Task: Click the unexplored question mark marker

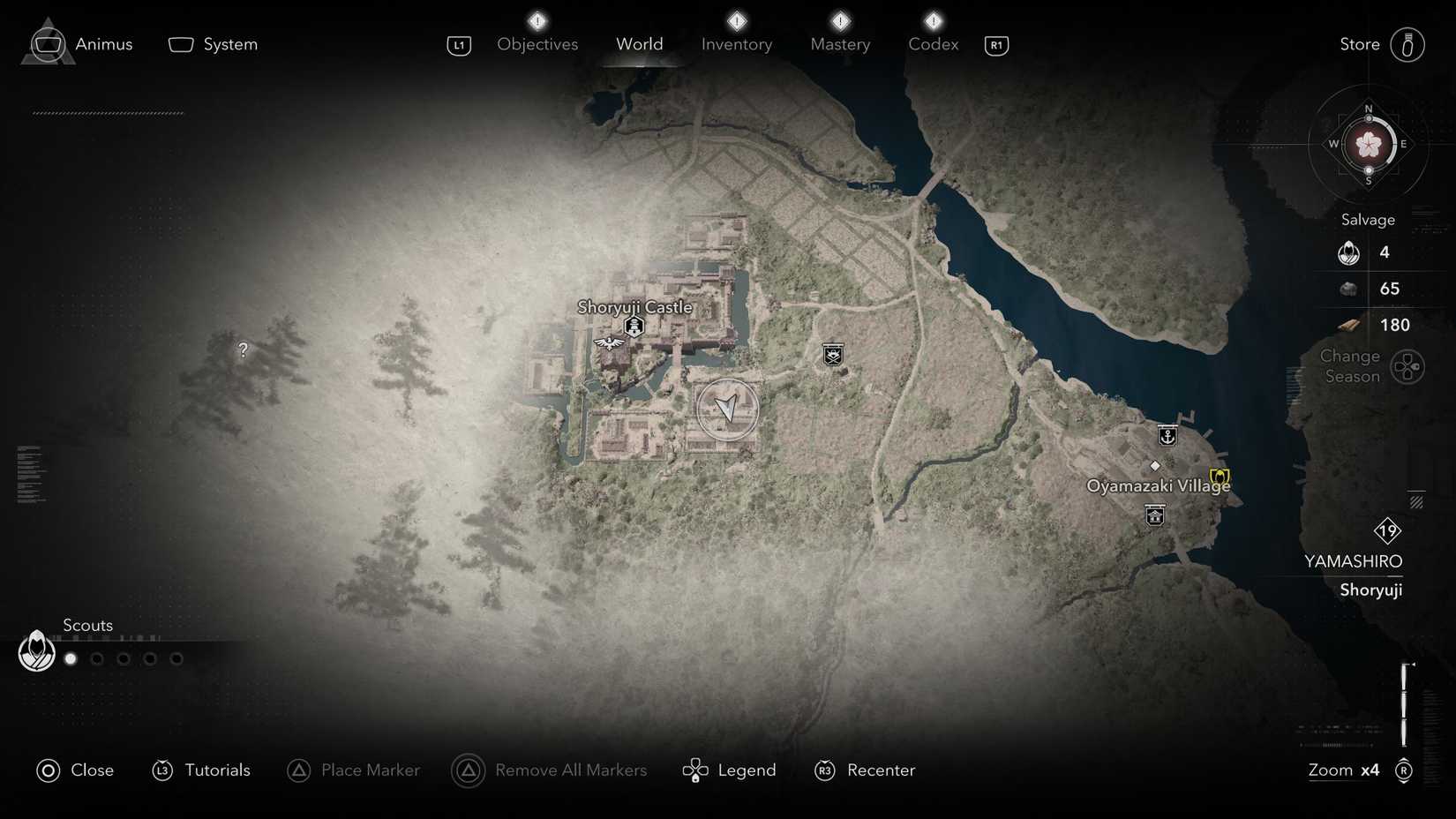Action: (x=243, y=349)
